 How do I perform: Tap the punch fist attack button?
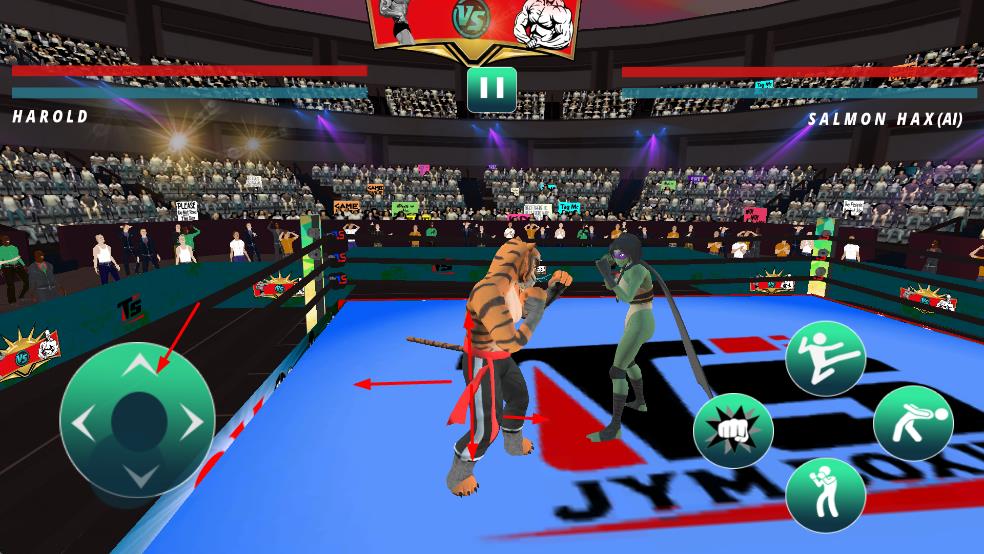click(733, 431)
